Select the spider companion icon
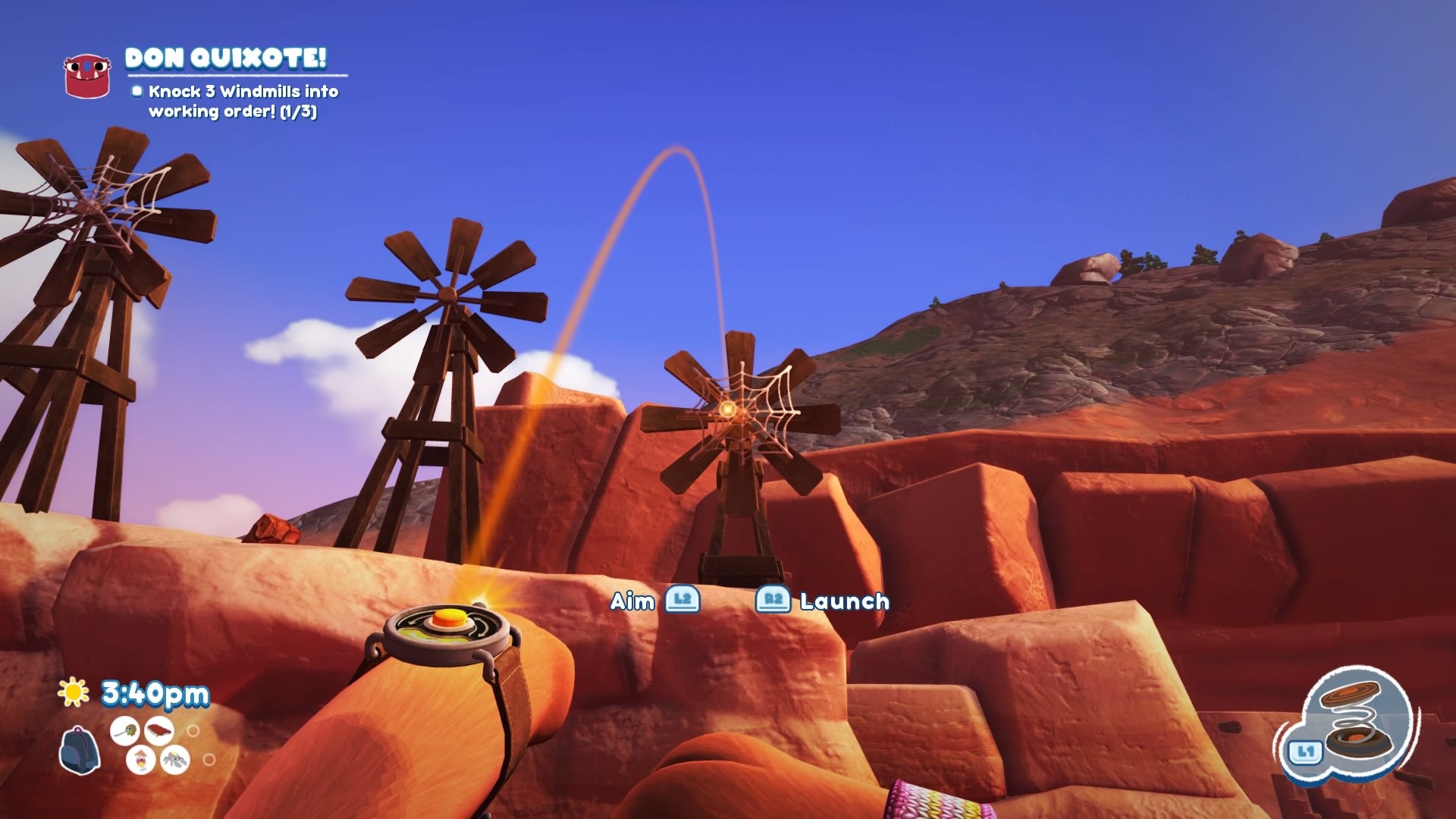 pos(174,760)
